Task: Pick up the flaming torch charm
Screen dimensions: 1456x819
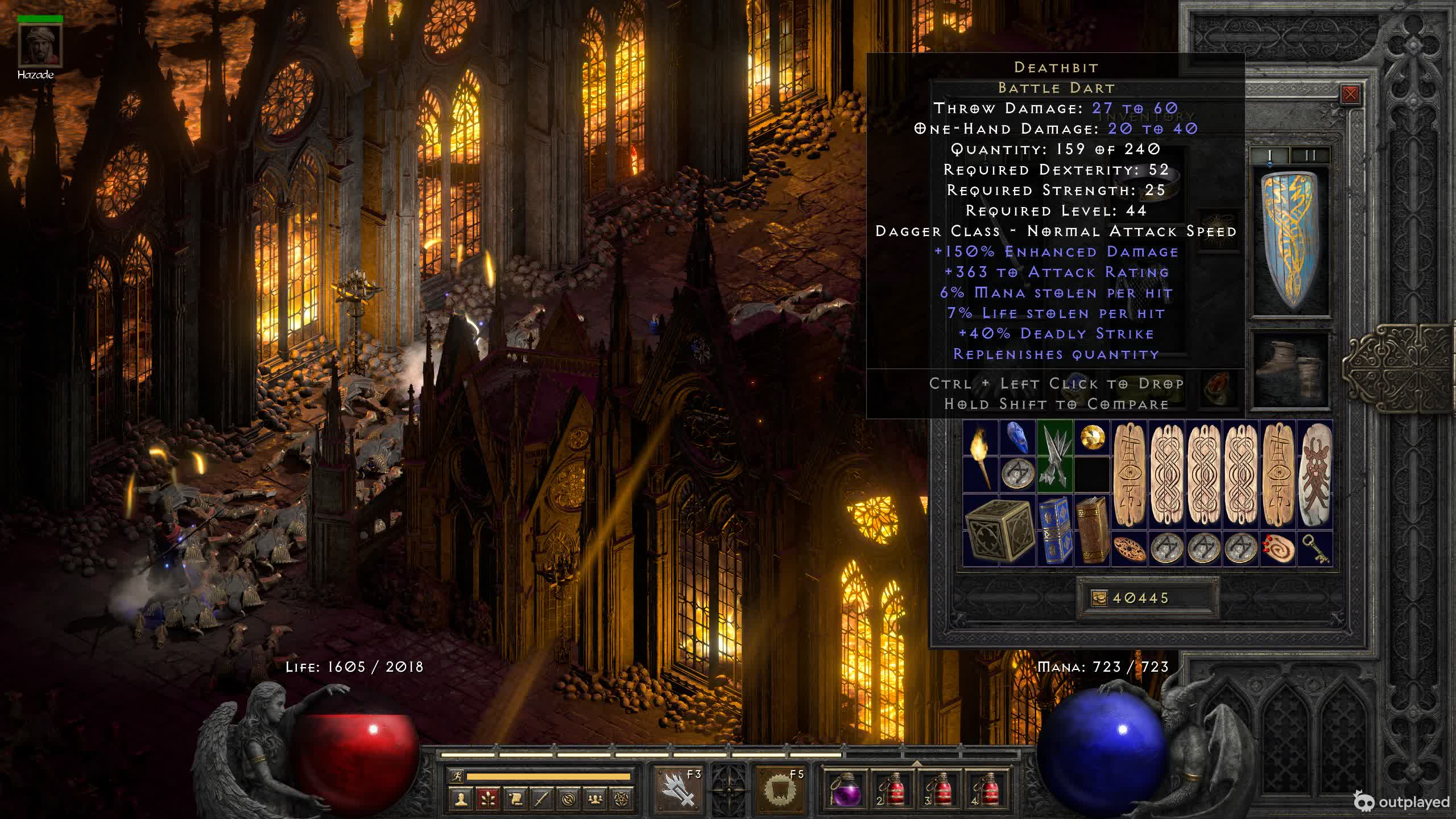Action: click(x=980, y=457)
